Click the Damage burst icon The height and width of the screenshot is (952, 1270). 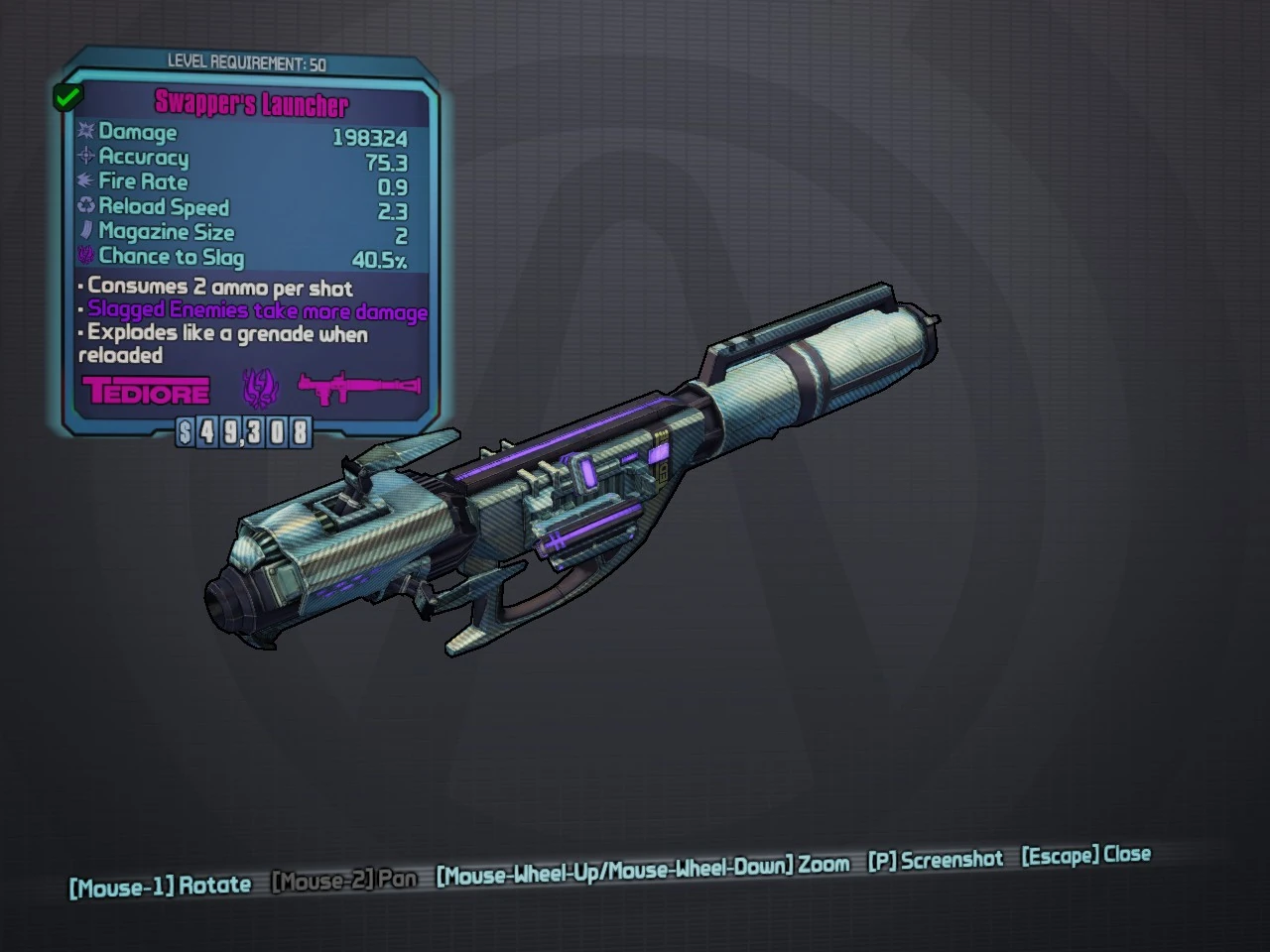pyautogui.click(x=86, y=132)
